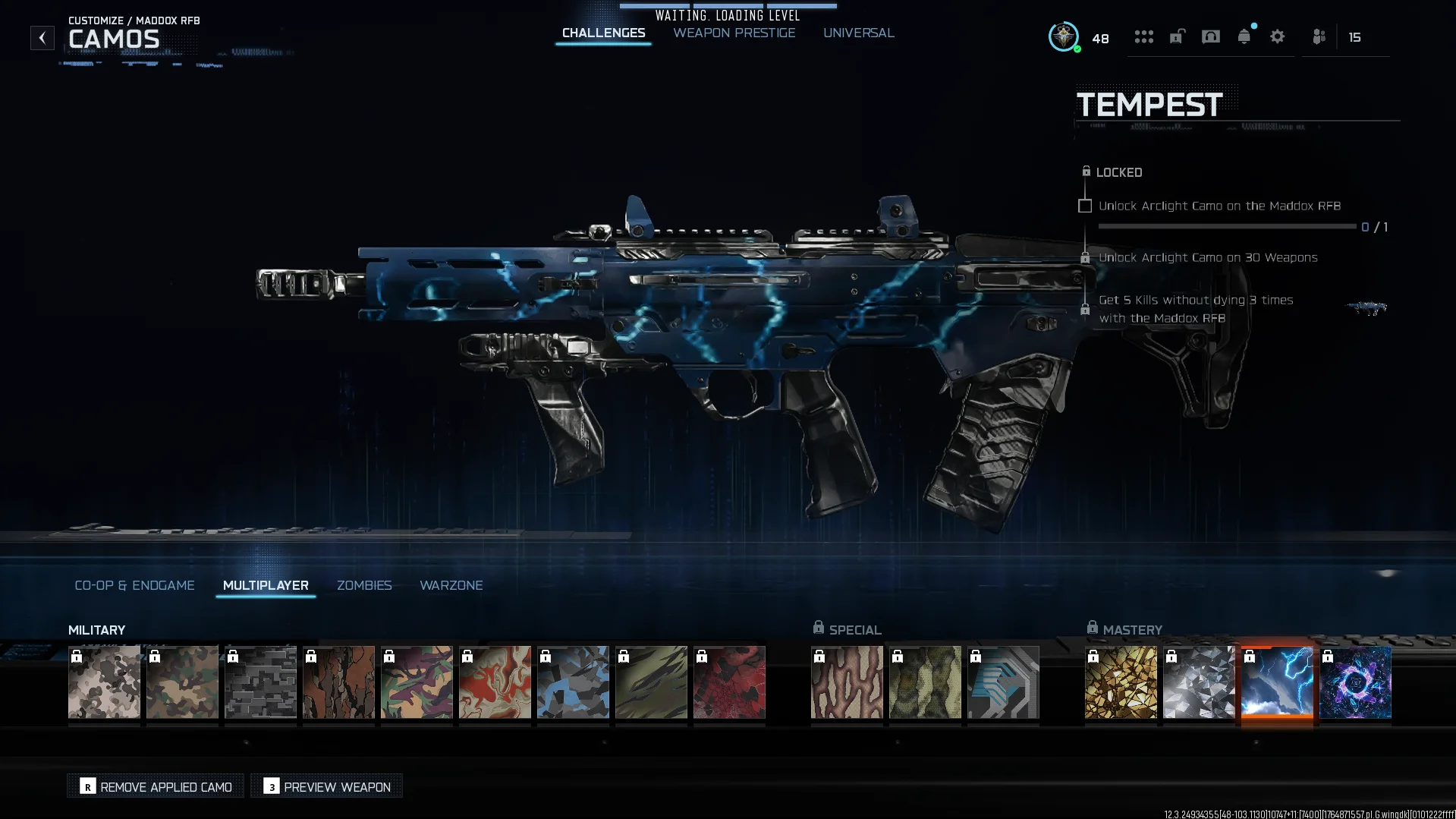Click the checkbox beside Unlock Arclight Camo challenge
Viewport: 1456px width, 819px height.
coord(1084,206)
